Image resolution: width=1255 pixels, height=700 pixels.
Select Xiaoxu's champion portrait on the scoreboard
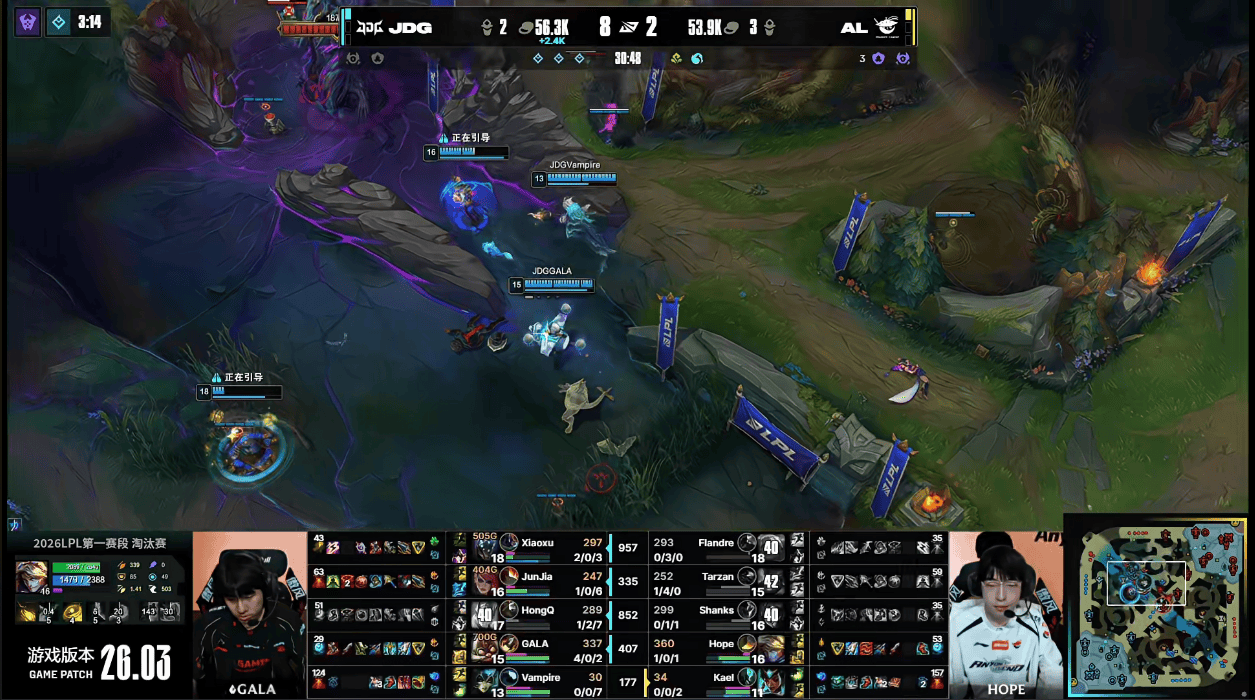509,545
